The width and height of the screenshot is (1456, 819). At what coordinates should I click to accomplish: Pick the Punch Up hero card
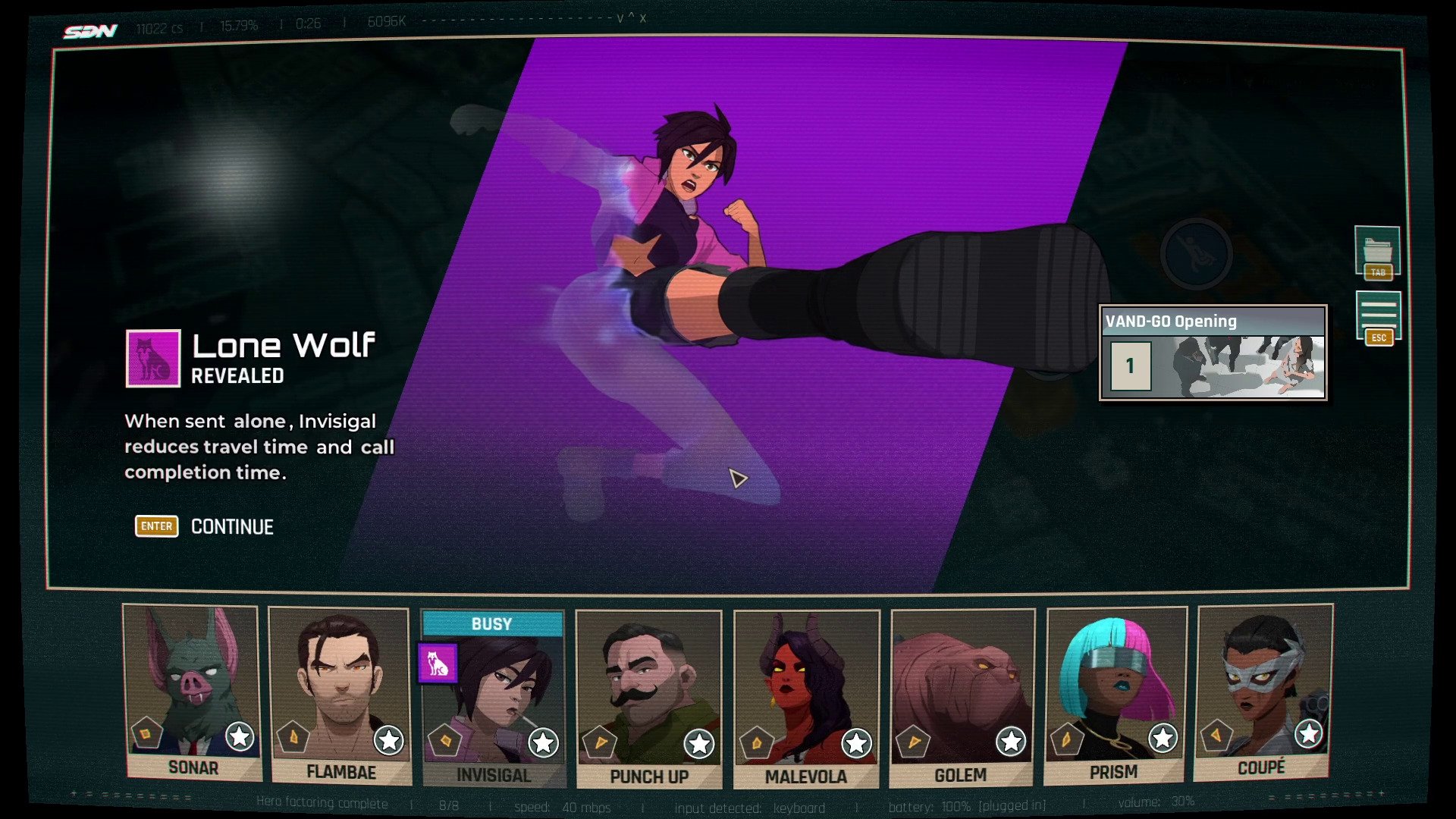pos(648,698)
